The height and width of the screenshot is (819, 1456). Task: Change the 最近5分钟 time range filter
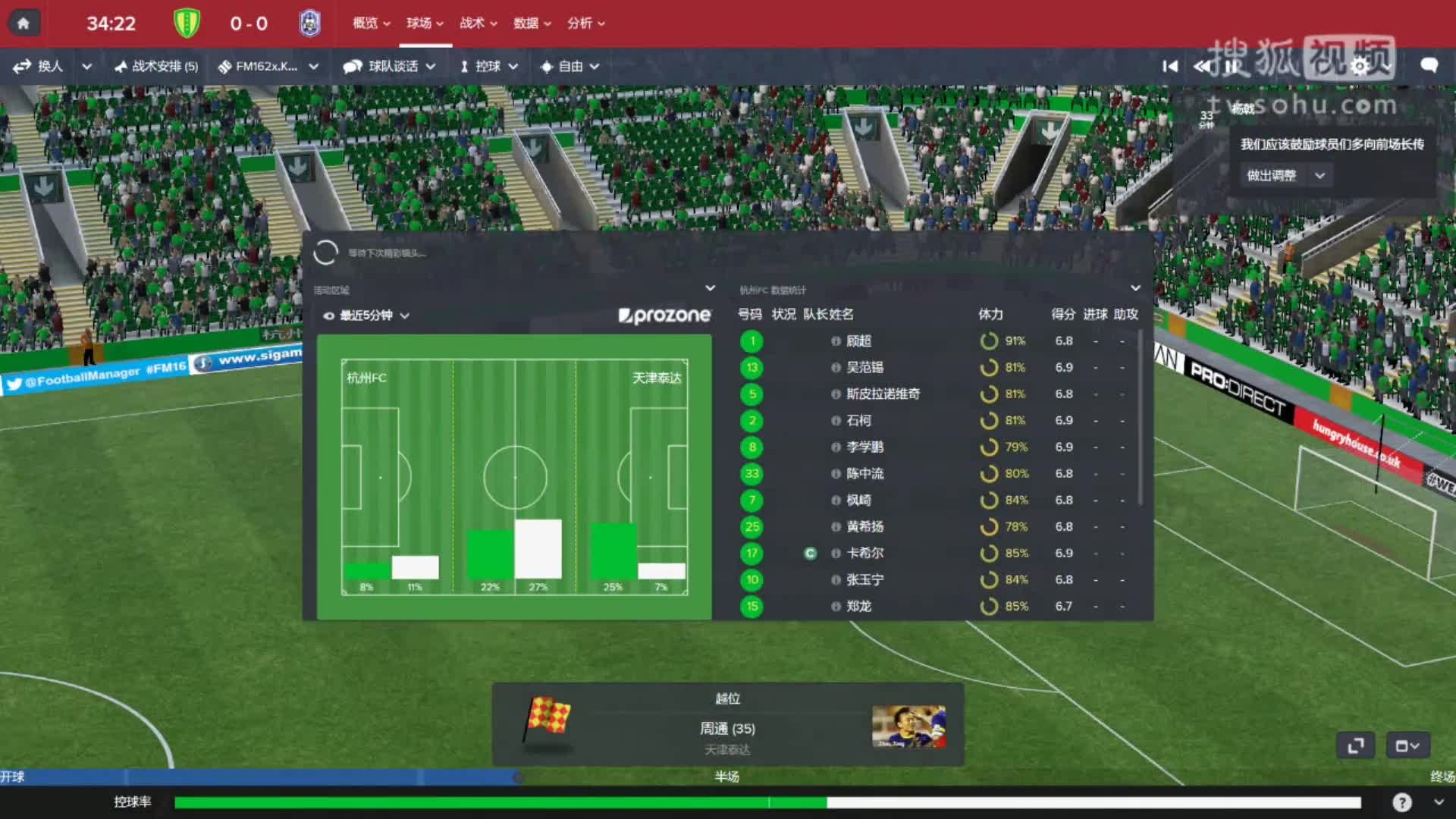368,315
